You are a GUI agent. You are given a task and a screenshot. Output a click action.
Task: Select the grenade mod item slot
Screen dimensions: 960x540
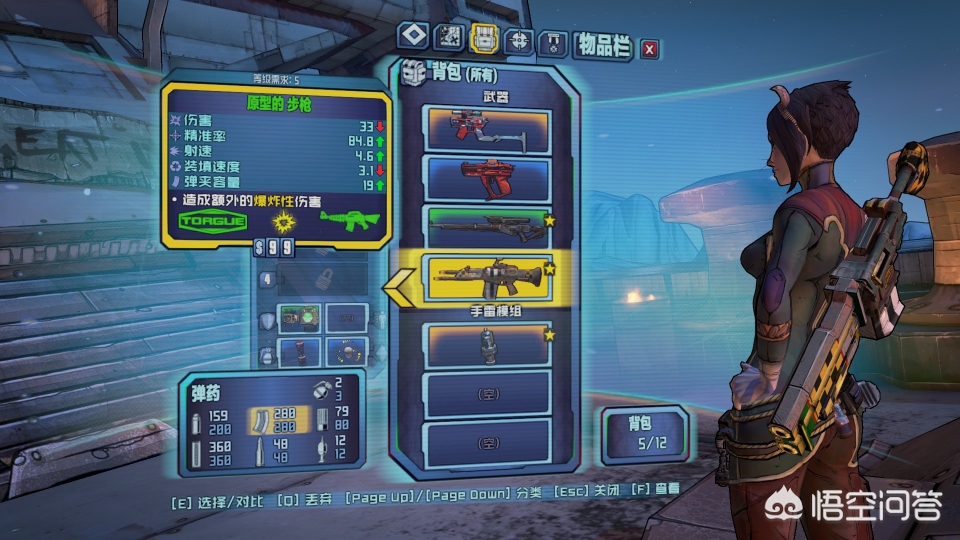(487, 343)
